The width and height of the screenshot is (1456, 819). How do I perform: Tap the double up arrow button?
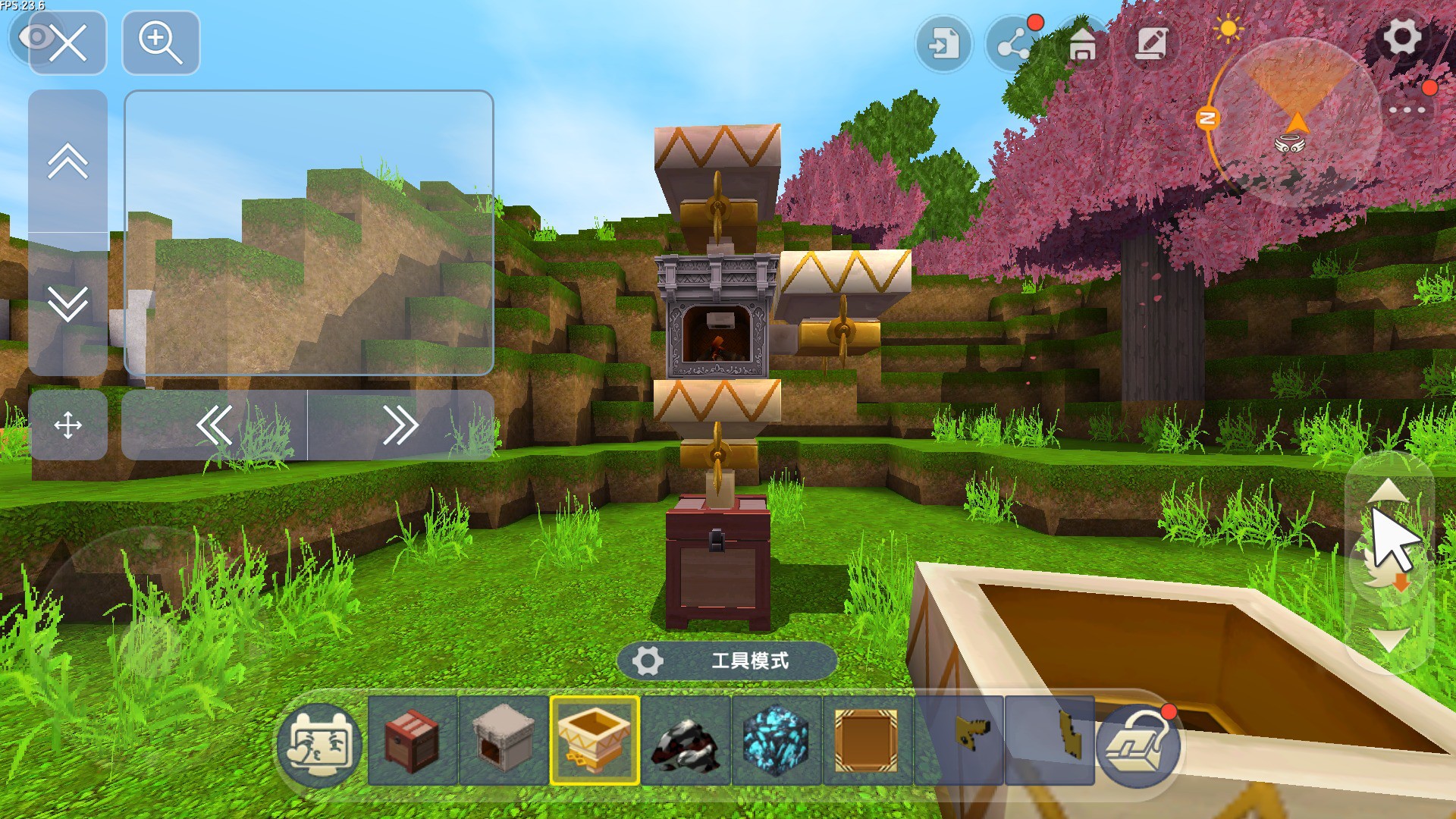pos(67,161)
